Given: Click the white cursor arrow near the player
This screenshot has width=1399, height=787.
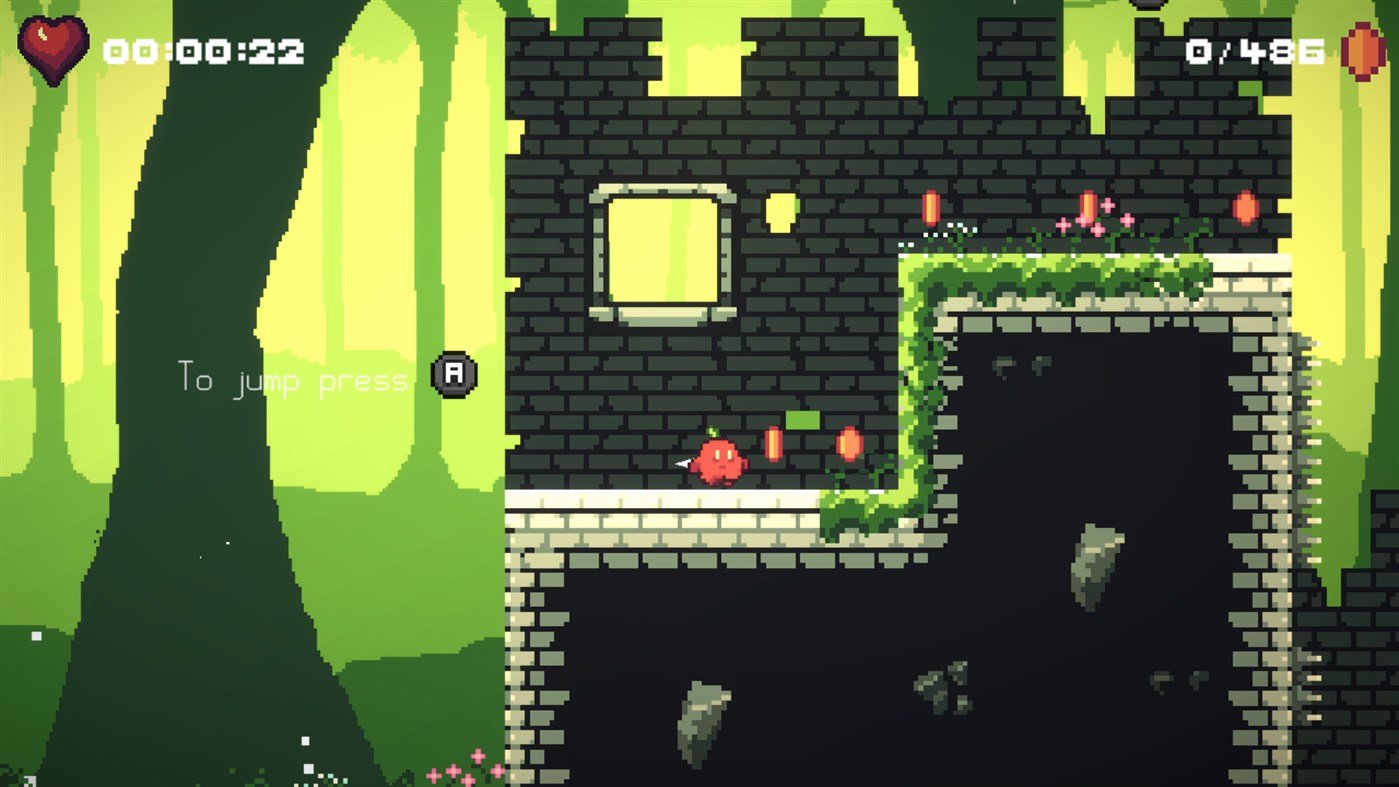Looking at the screenshot, I should click(682, 463).
